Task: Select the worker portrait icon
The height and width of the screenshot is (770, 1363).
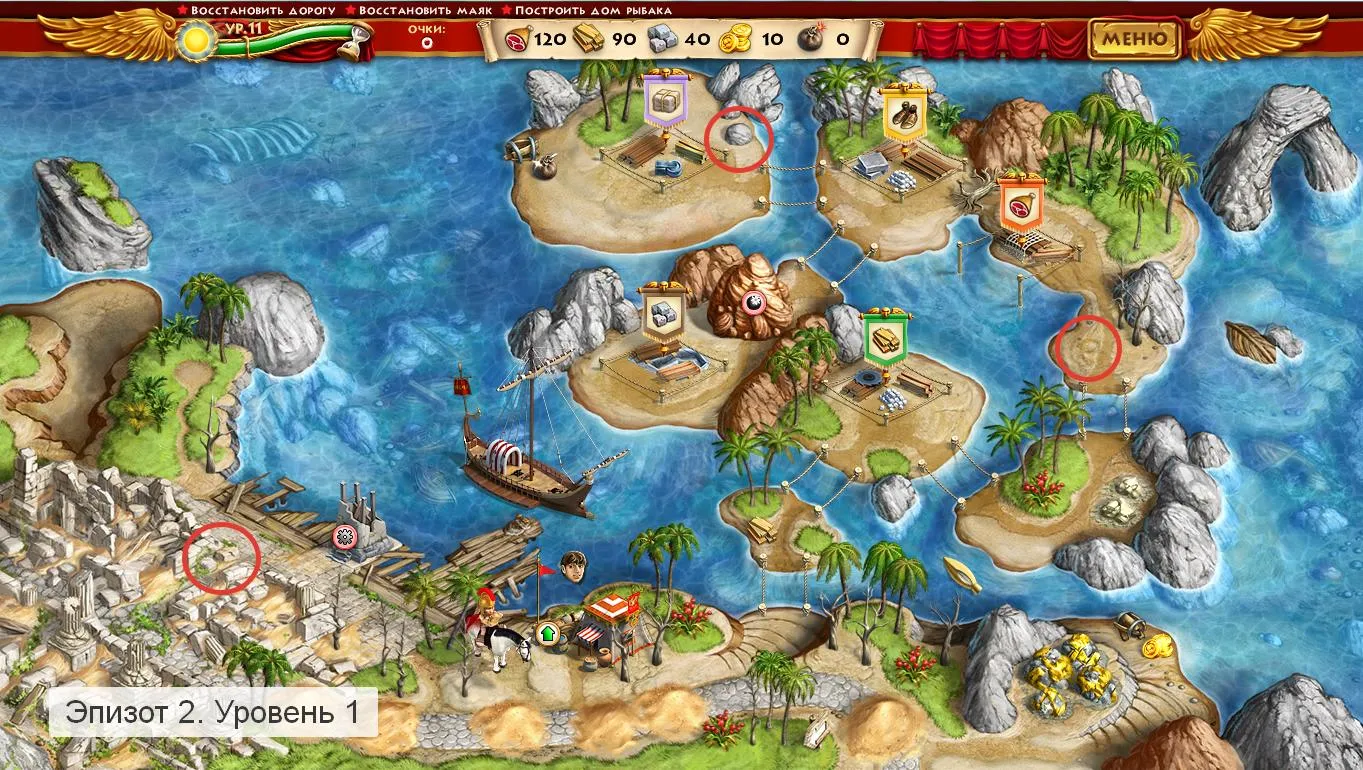Action: tap(573, 565)
